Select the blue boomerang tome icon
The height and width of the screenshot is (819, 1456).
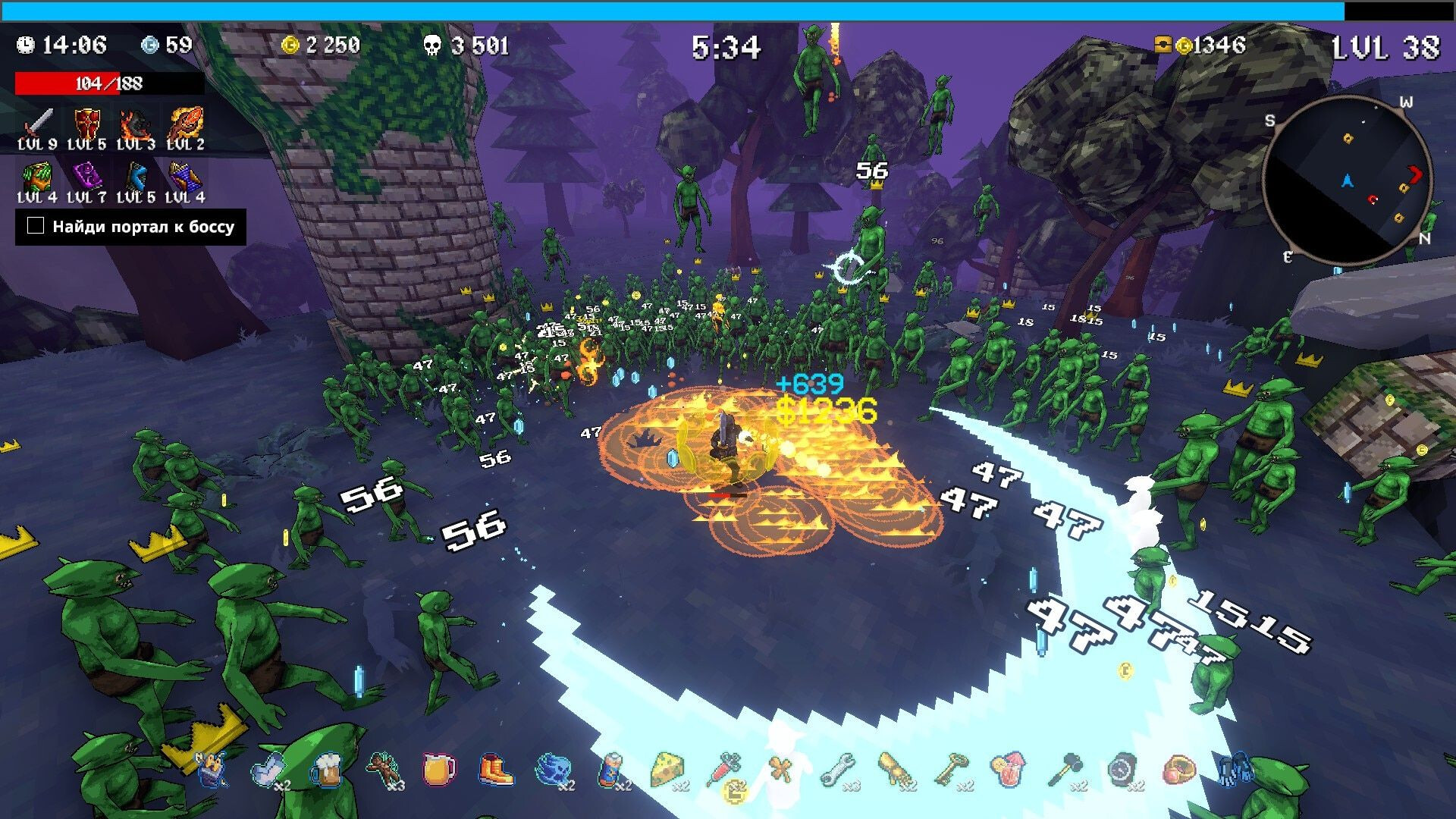136,177
